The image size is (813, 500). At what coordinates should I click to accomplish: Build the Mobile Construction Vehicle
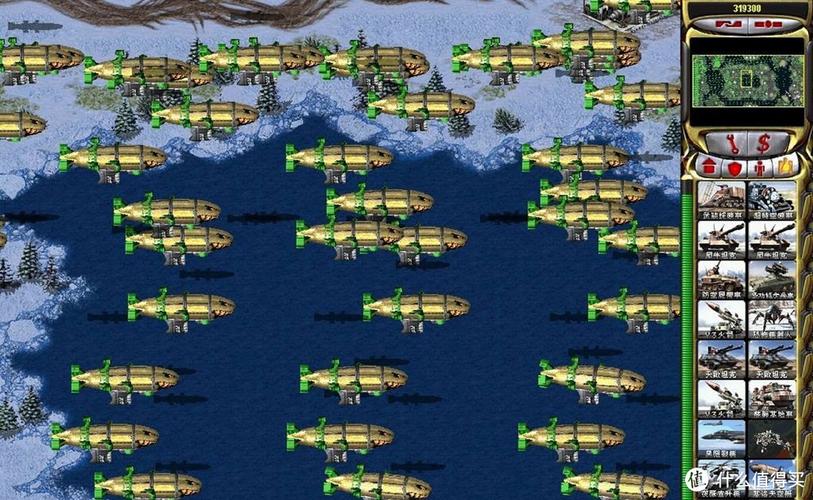click(x=772, y=398)
